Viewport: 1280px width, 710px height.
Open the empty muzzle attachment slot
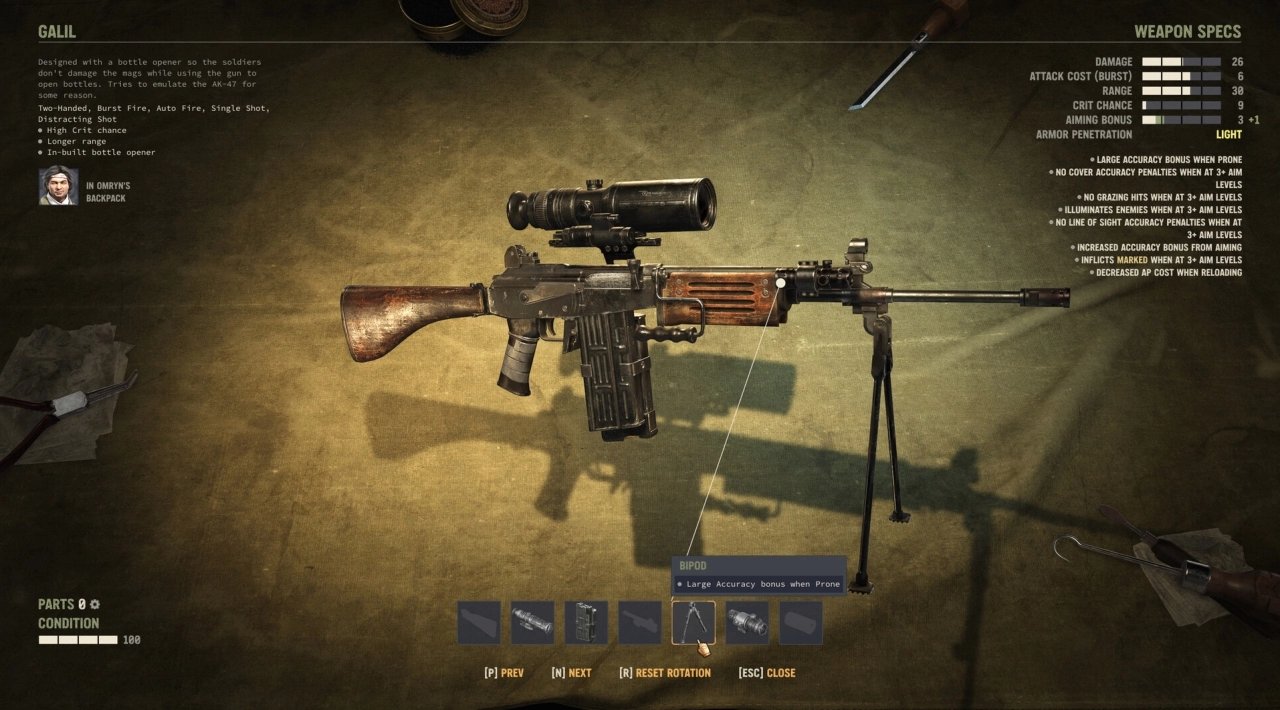[x=801, y=622]
